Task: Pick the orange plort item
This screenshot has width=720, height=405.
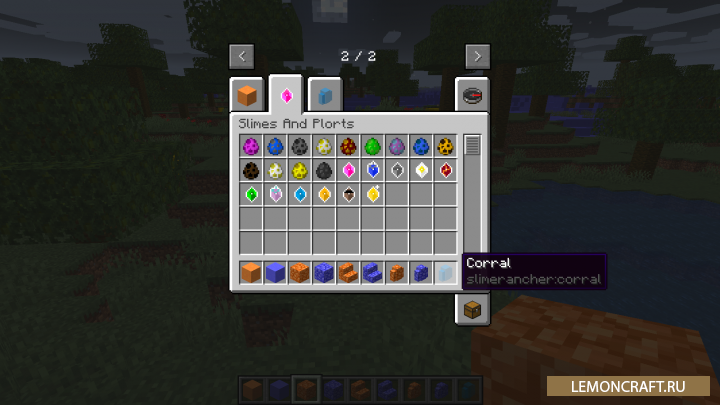Action: click(x=324, y=194)
